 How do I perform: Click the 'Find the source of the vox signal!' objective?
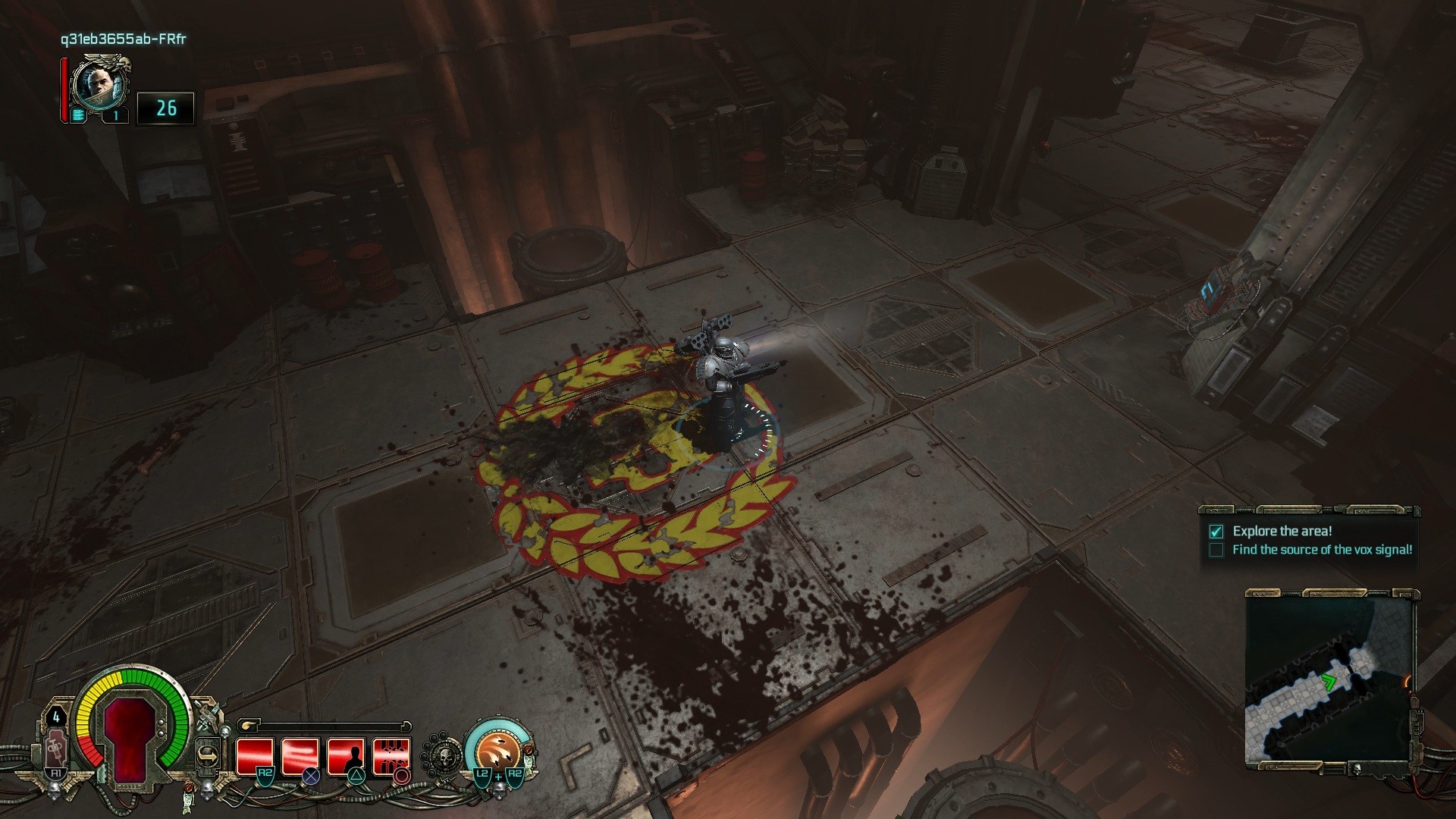(1322, 550)
